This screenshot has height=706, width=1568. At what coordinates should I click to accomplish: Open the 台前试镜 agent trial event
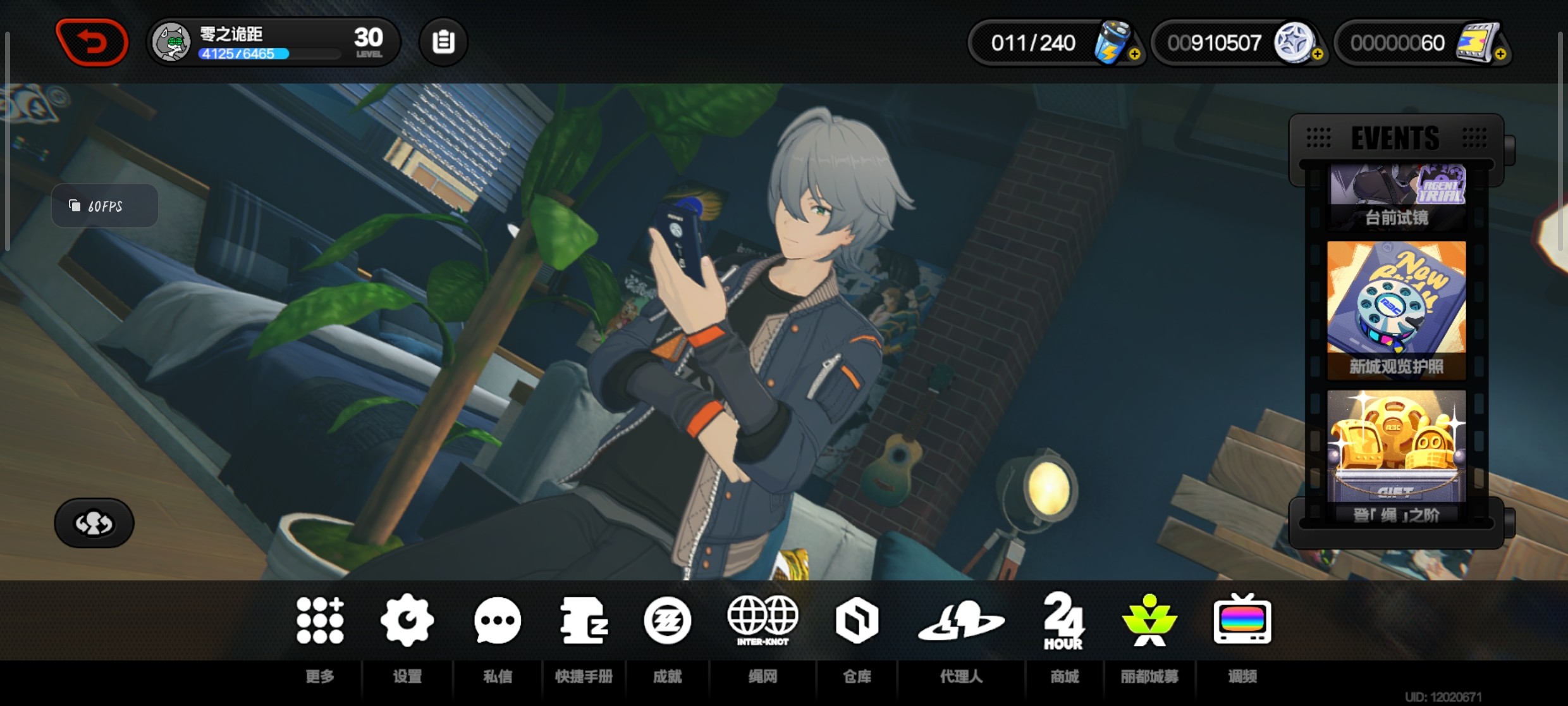[1397, 196]
